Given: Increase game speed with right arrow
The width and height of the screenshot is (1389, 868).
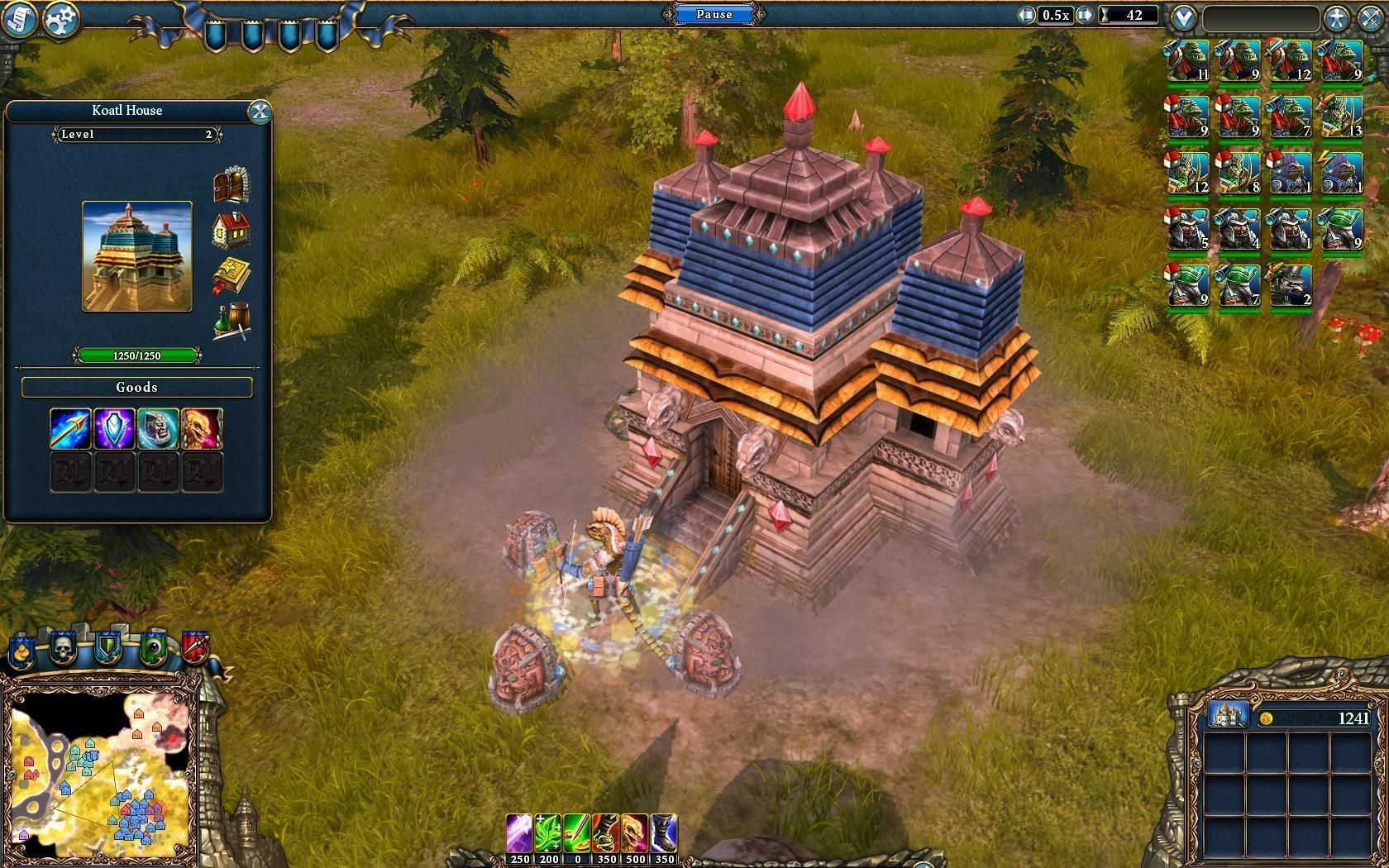Looking at the screenshot, I should (1084, 15).
